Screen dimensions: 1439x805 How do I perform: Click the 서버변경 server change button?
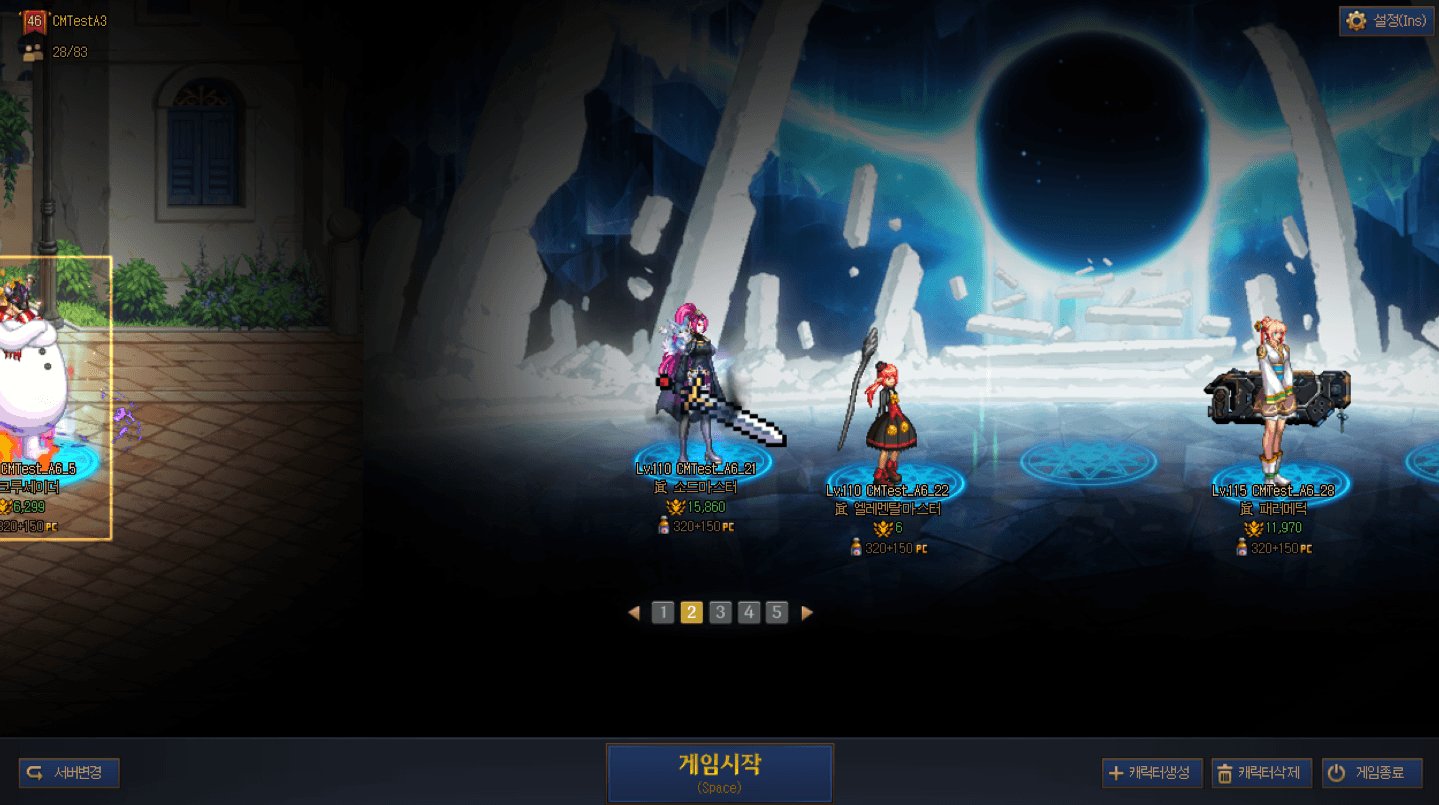(69, 773)
